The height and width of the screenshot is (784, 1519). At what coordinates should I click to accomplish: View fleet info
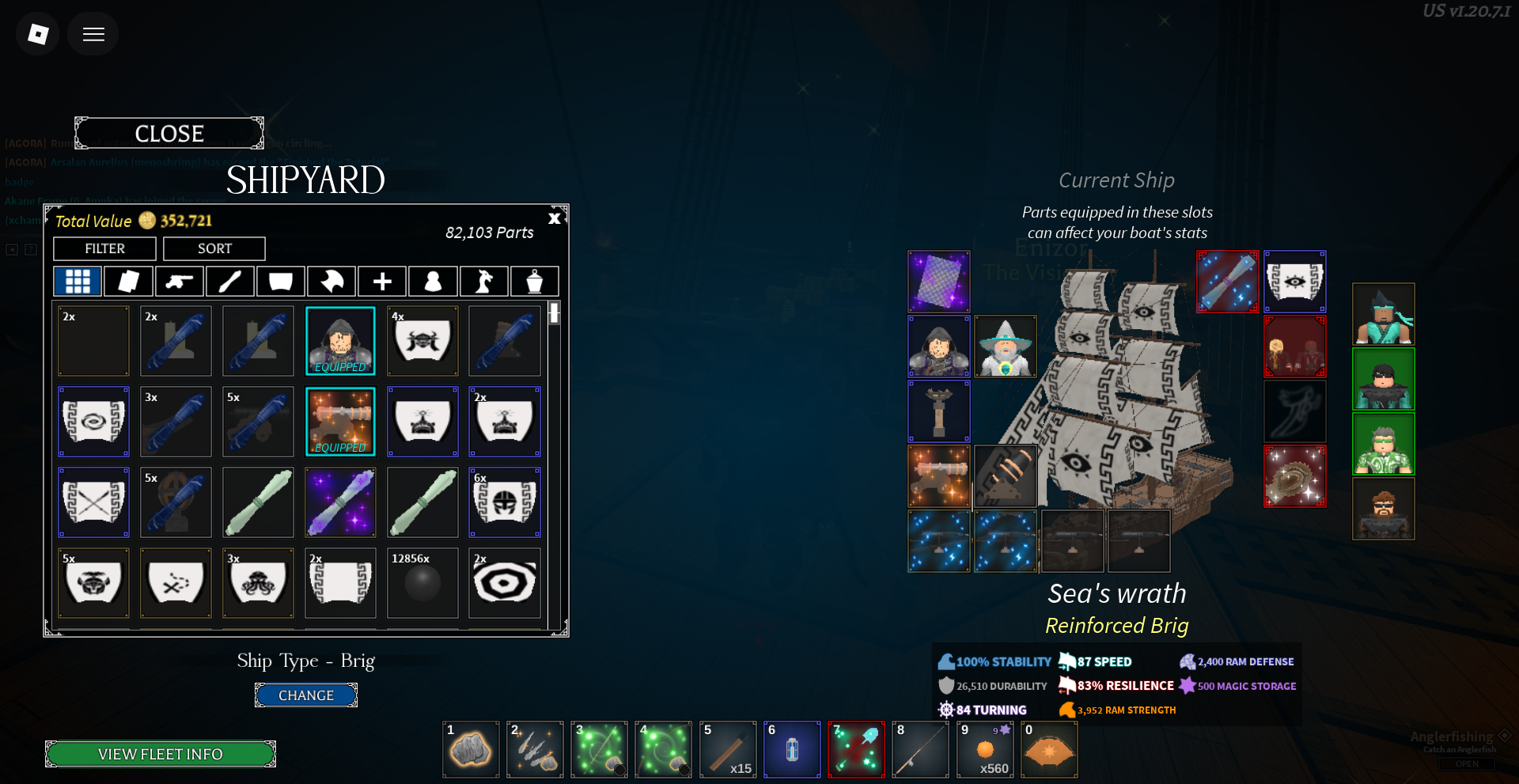click(161, 754)
